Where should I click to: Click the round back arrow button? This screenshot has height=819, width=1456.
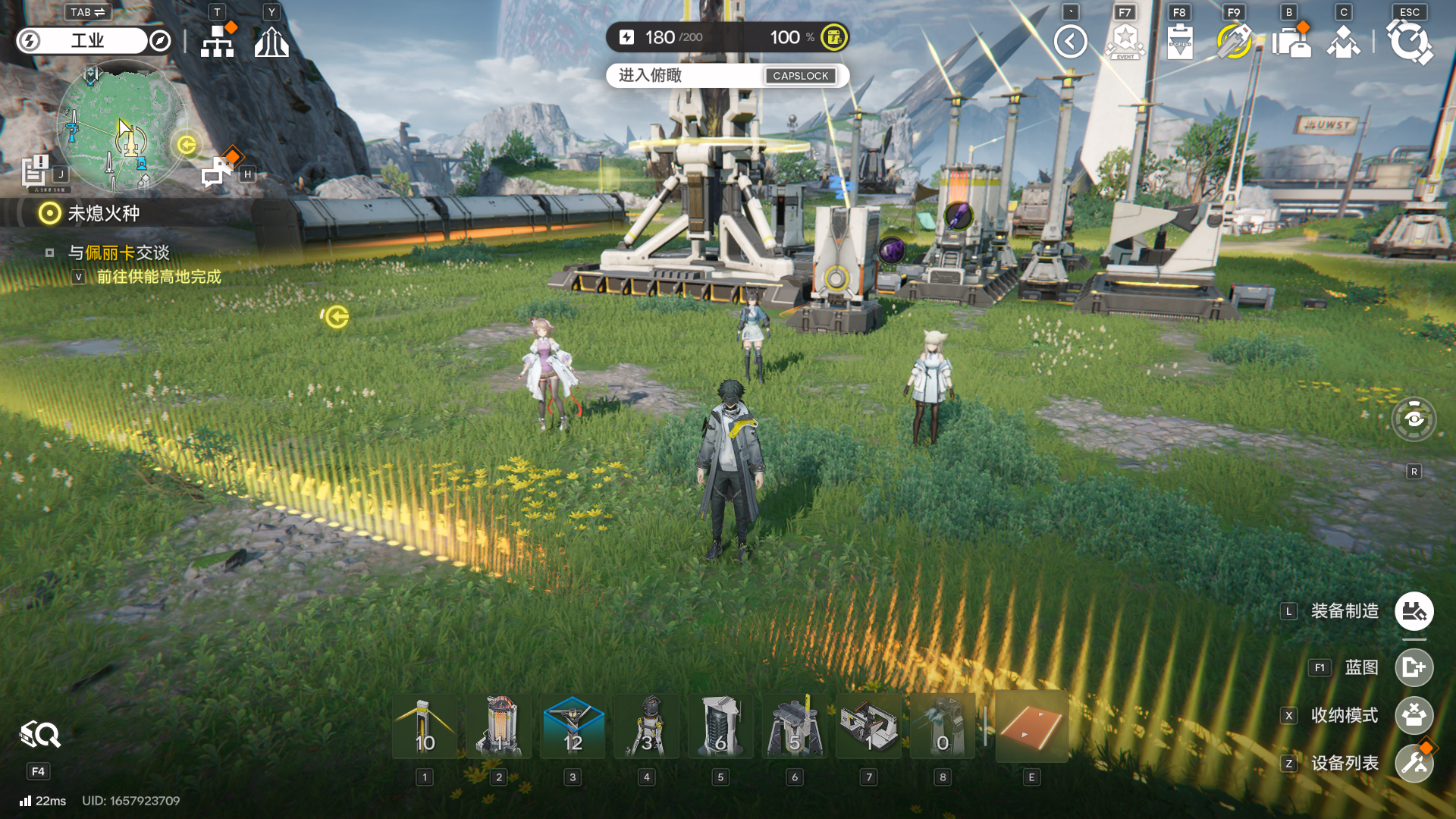1071,41
